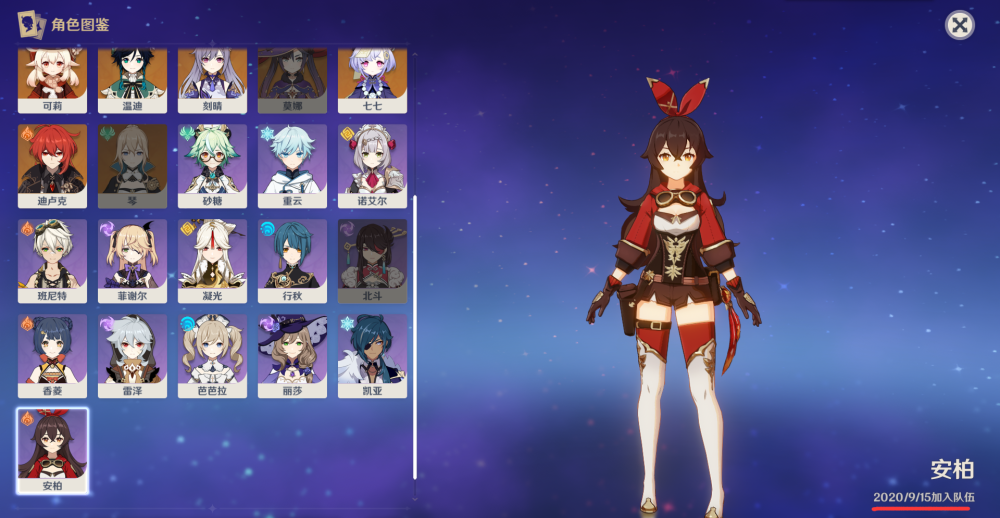Image resolution: width=1000 pixels, height=518 pixels.
Task: Select the 迪卢克 character portrait
Action: click(52, 165)
